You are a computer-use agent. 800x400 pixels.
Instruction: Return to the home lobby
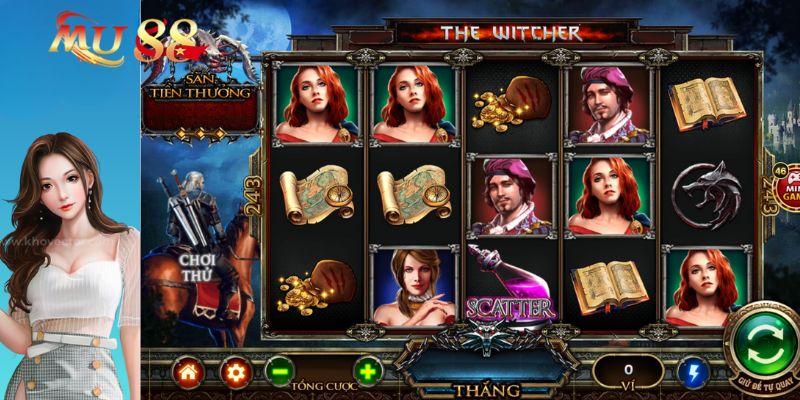187,372
